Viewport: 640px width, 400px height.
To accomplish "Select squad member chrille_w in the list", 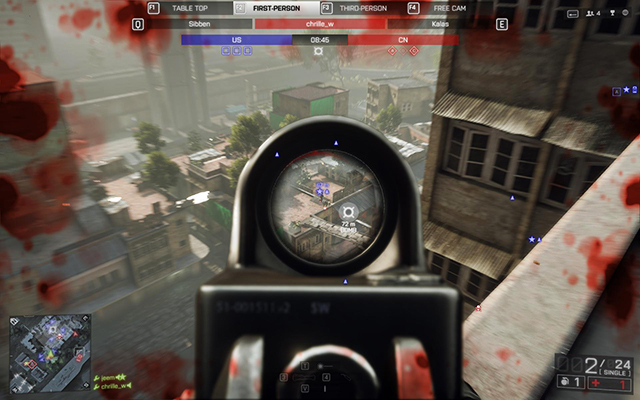I will click(x=112, y=386).
